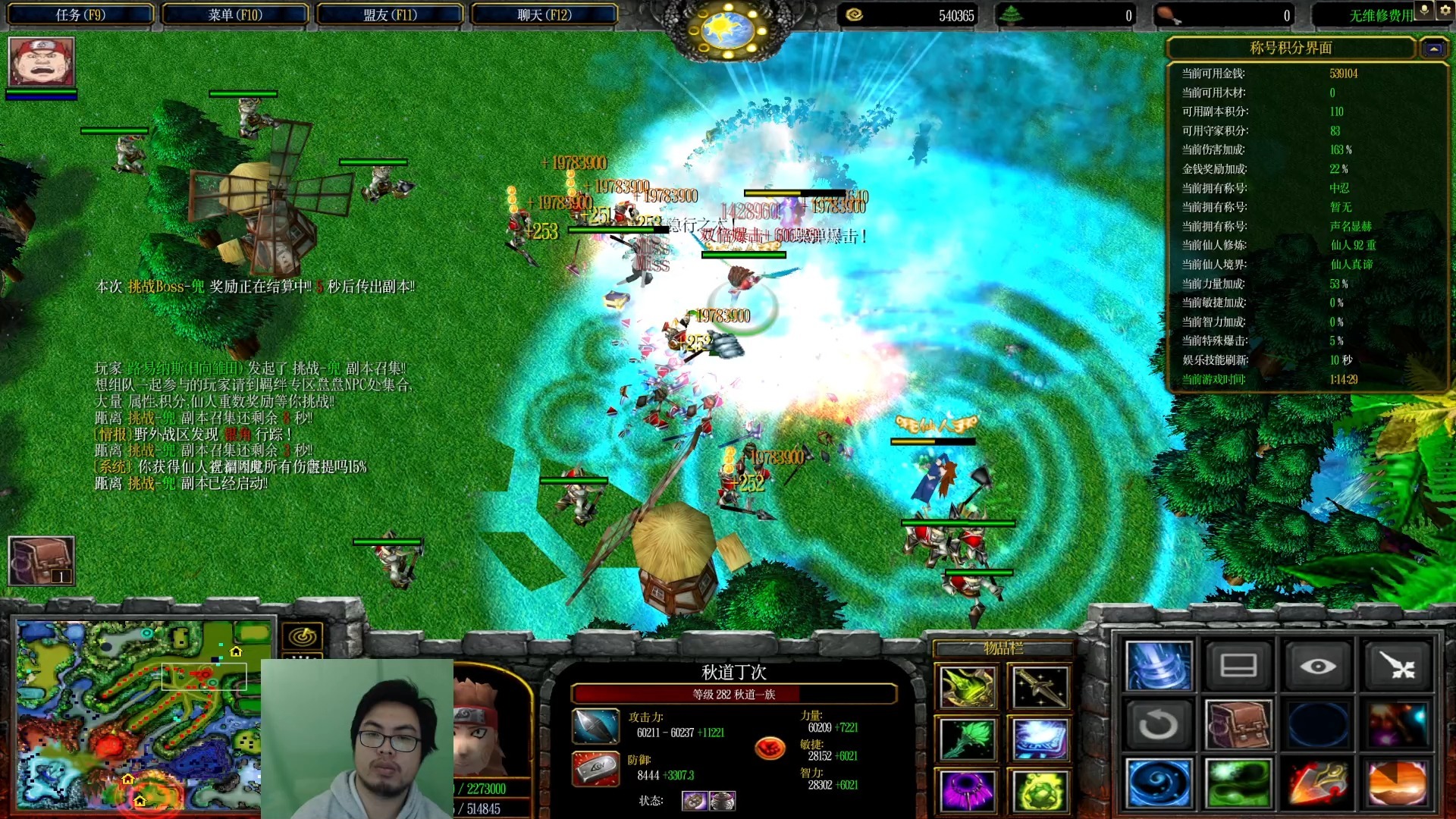
Task: Activate the blue light pillar ability
Action: pyautogui.click(x=1158, y=666)
